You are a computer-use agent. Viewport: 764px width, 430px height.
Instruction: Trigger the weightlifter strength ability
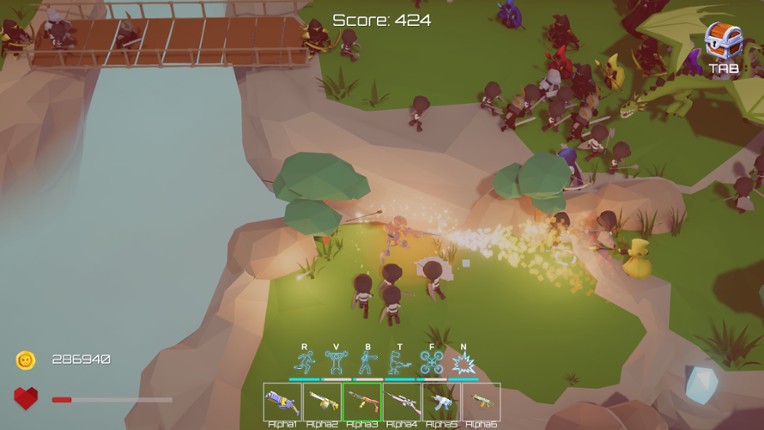(336, 362)
